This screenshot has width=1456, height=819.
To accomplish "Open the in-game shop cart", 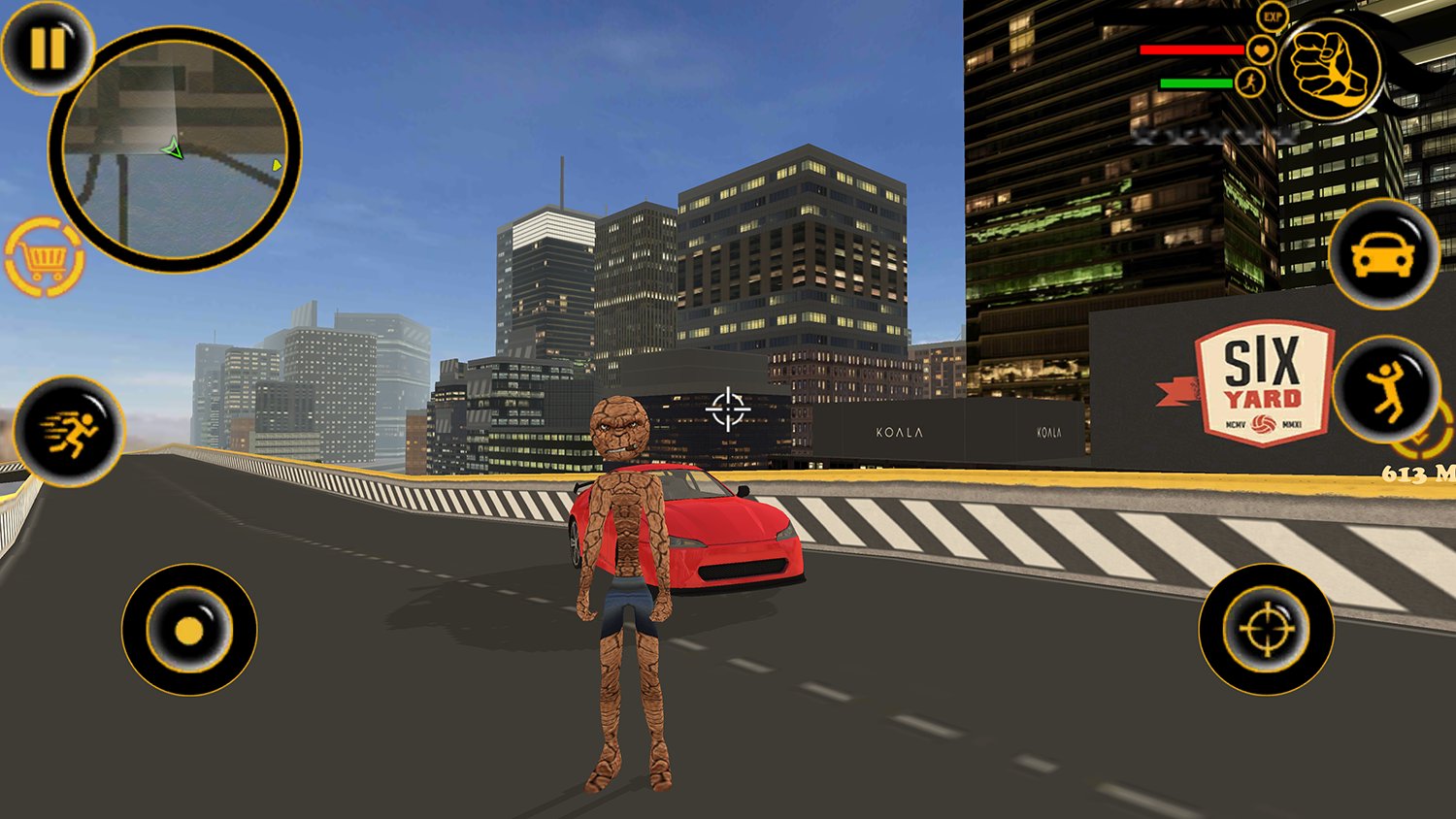I will pyautogui.click(x=44, y=258).
